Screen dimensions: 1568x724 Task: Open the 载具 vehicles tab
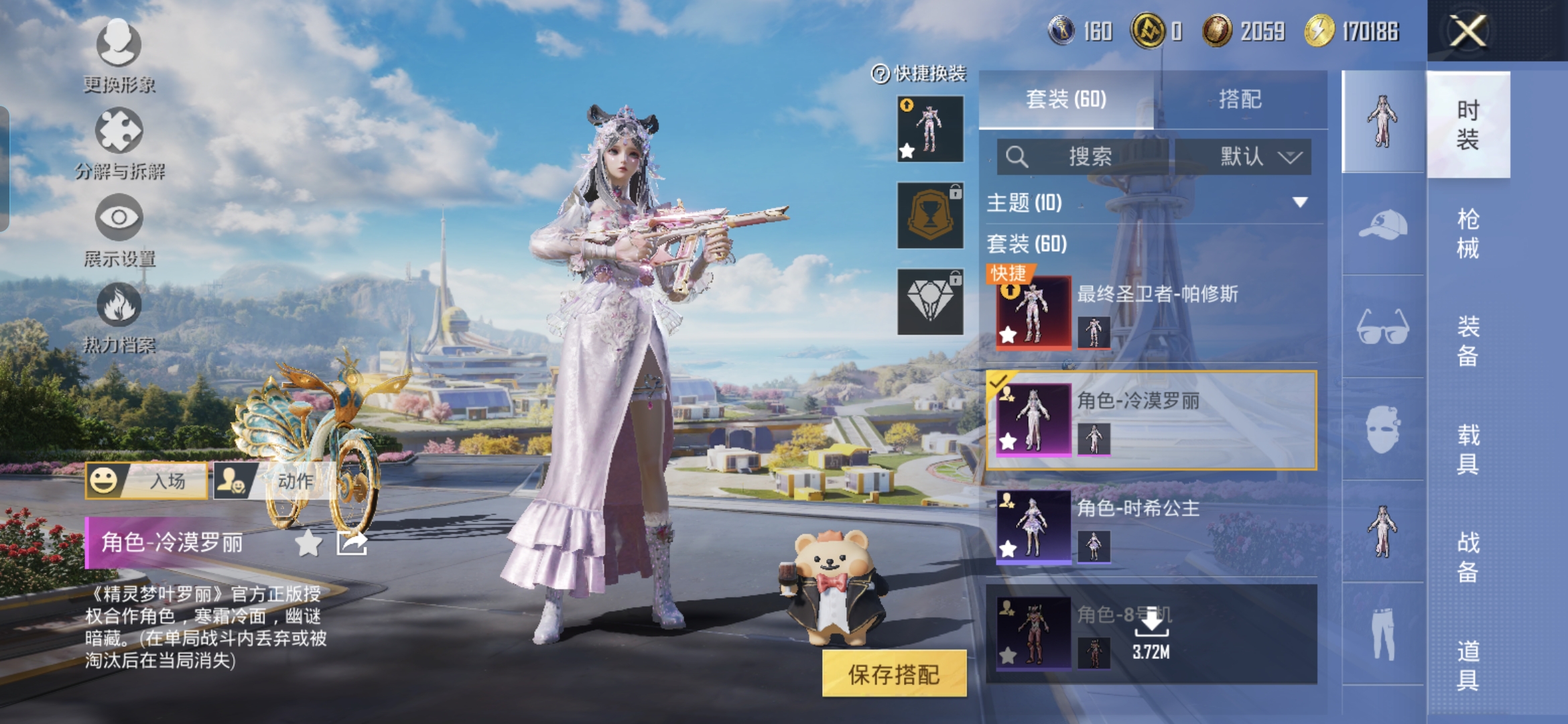pyautogui.click(x=1467, y=449)
